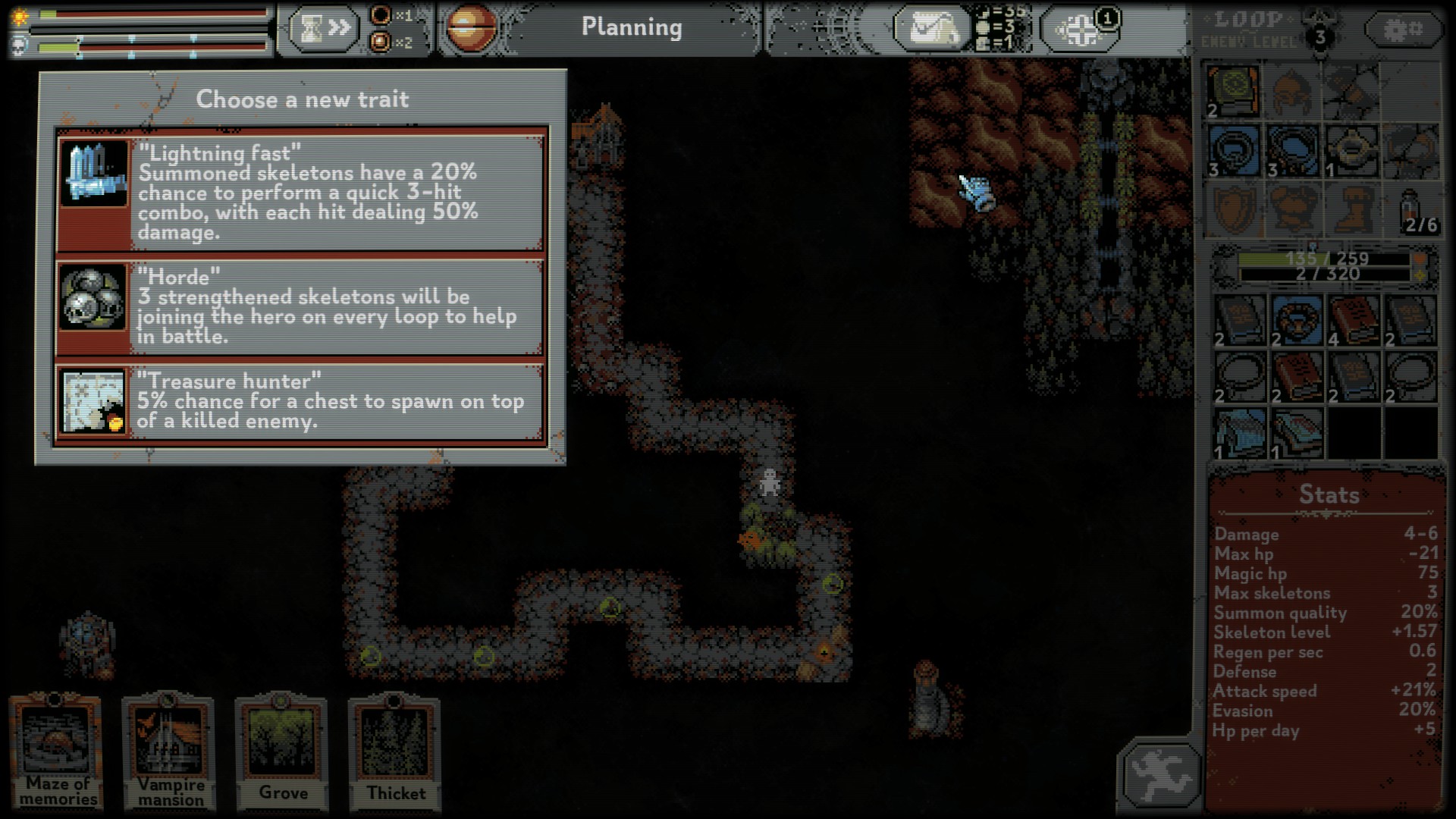Toggle the hourglass game speed button
This screenshot has height=819, width=1456.
point(324,29)
